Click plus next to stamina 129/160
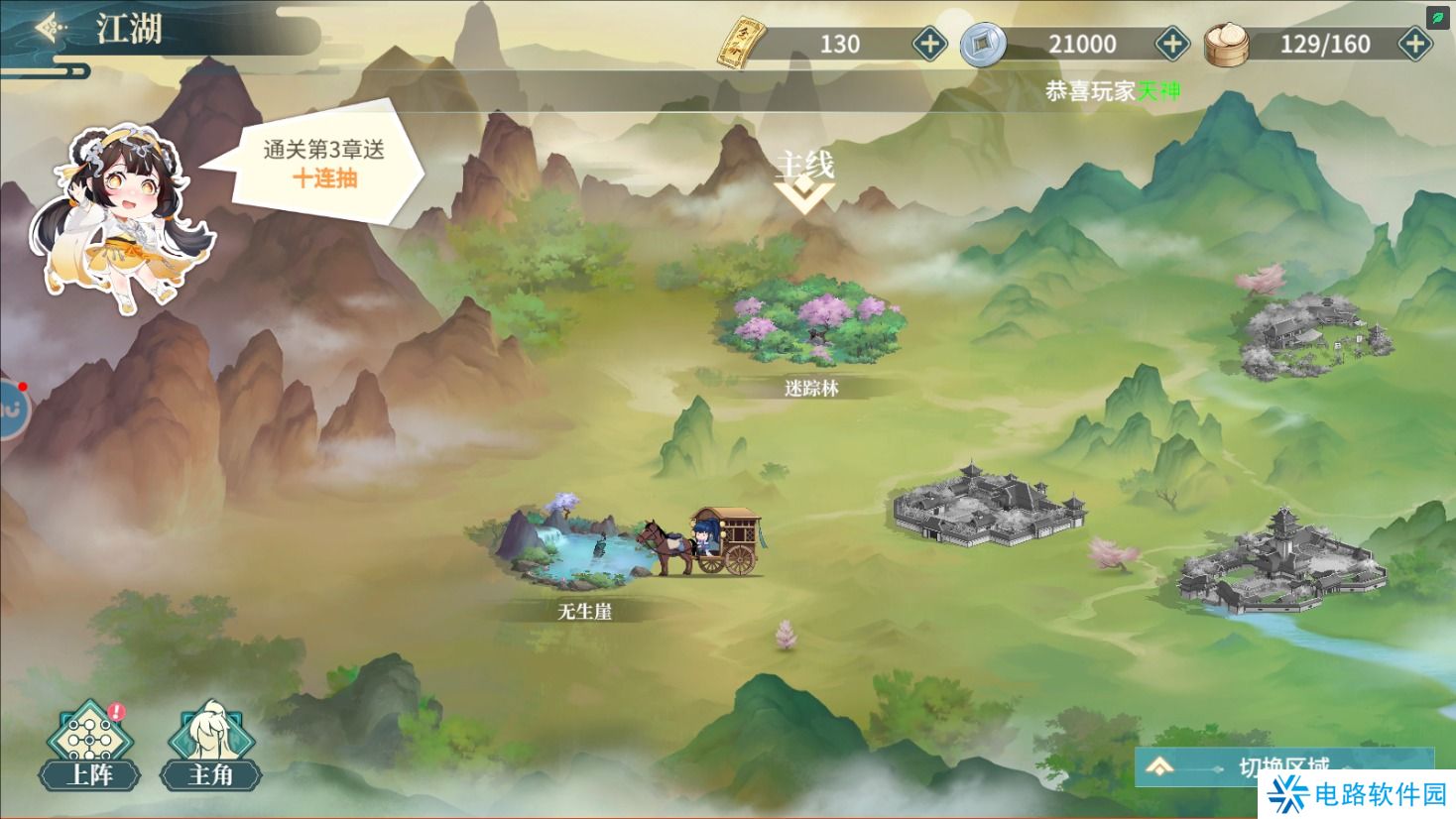This screenshot has width=1456, height=819. [x=1414, y=43]
